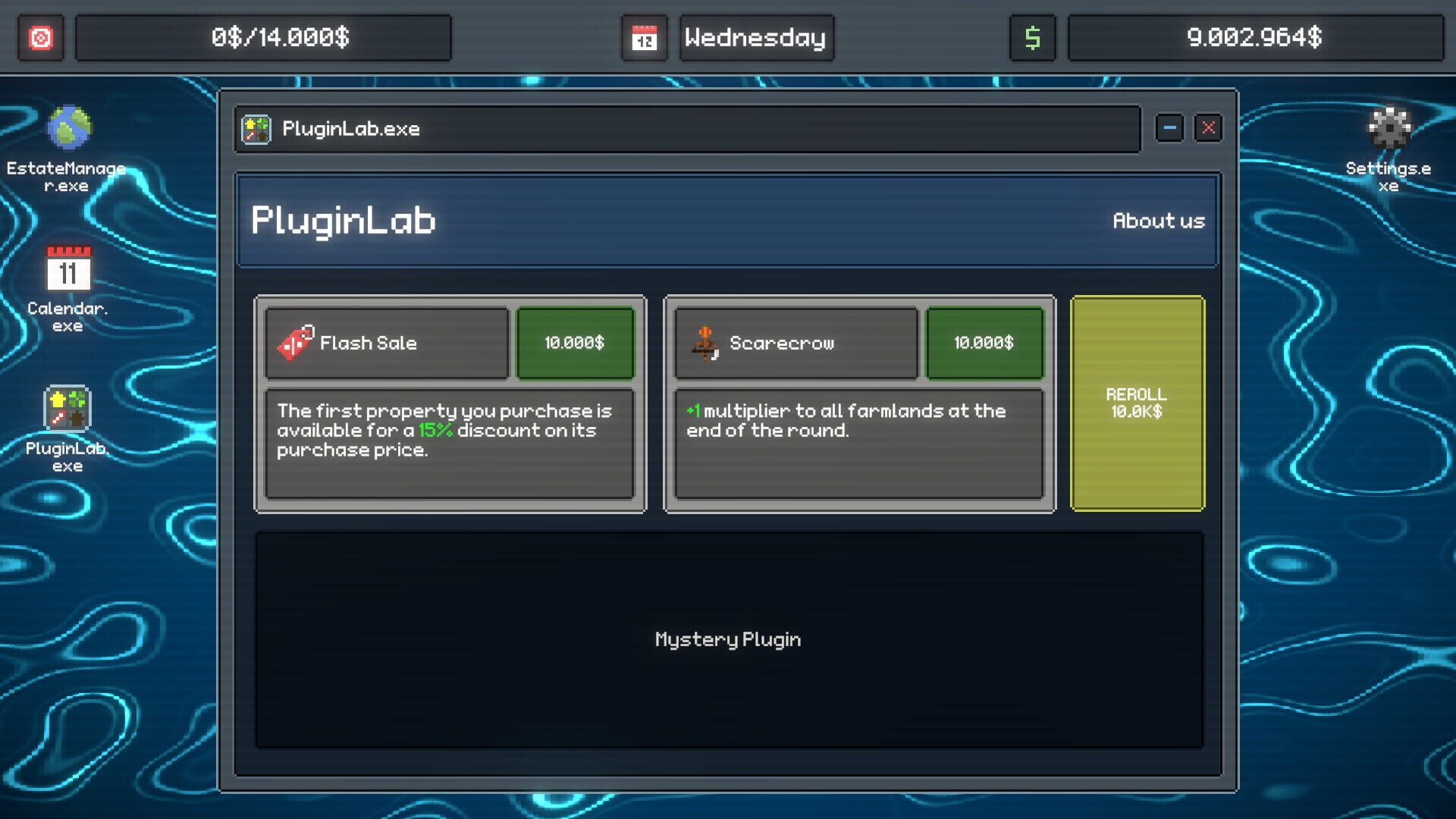Minimize the PluginLab window
Image resolution: width=1456 pixels, height=819 pixels.
pos(1169,128)
